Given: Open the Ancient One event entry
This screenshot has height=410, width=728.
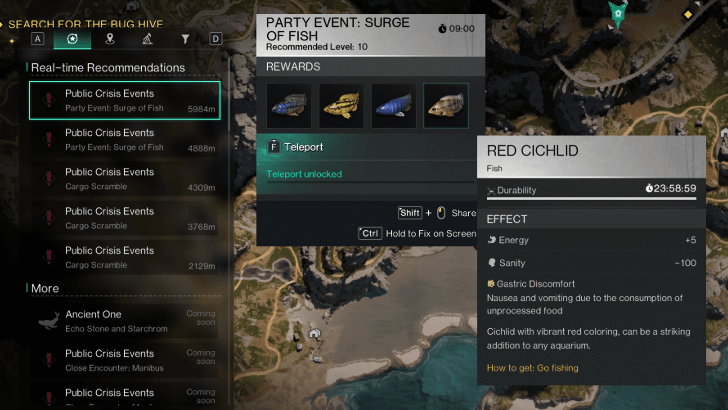Looking at the screenshot, I should click(x=125, y=320).
